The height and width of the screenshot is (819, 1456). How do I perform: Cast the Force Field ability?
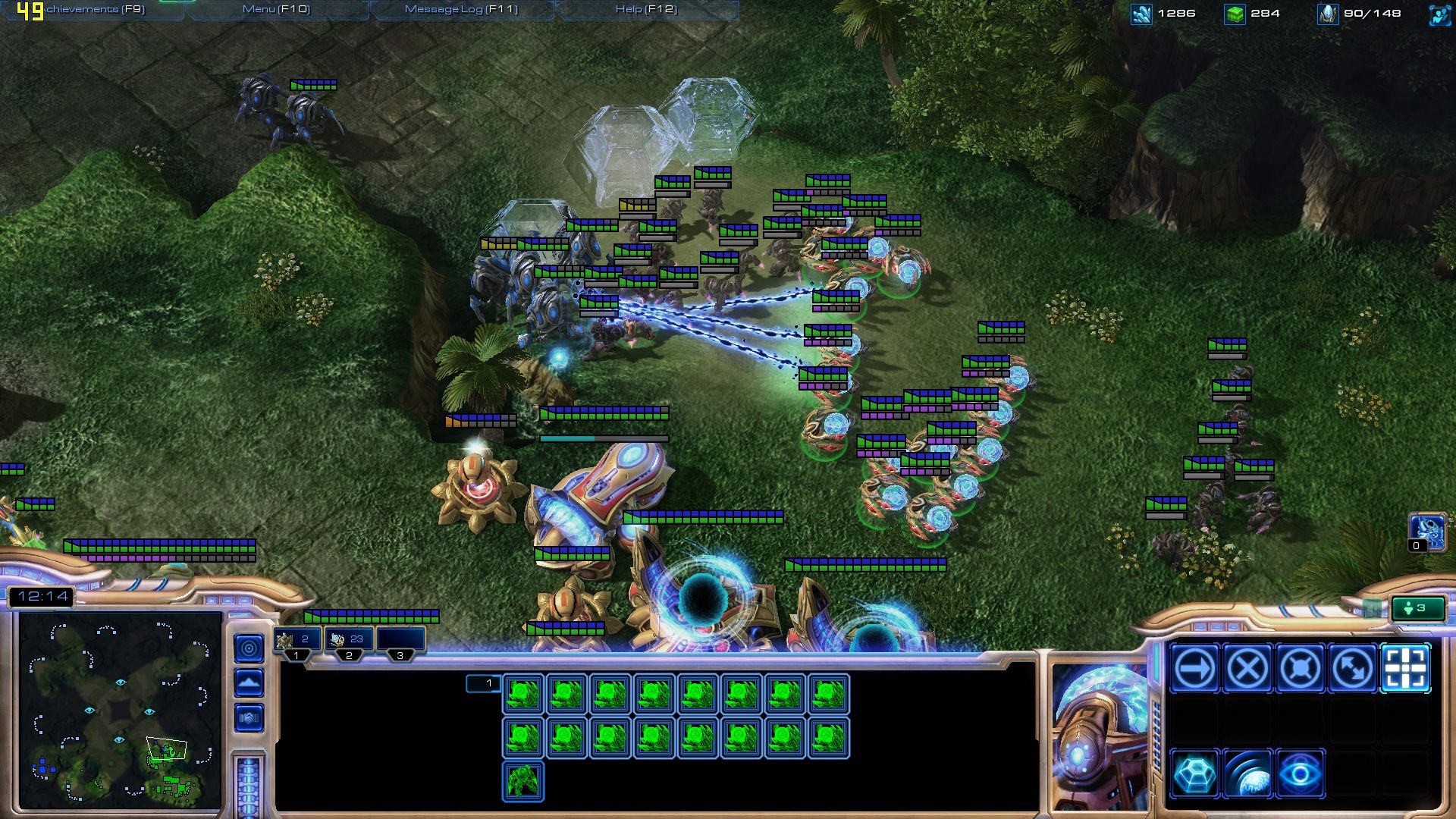tap(1194, 774)
